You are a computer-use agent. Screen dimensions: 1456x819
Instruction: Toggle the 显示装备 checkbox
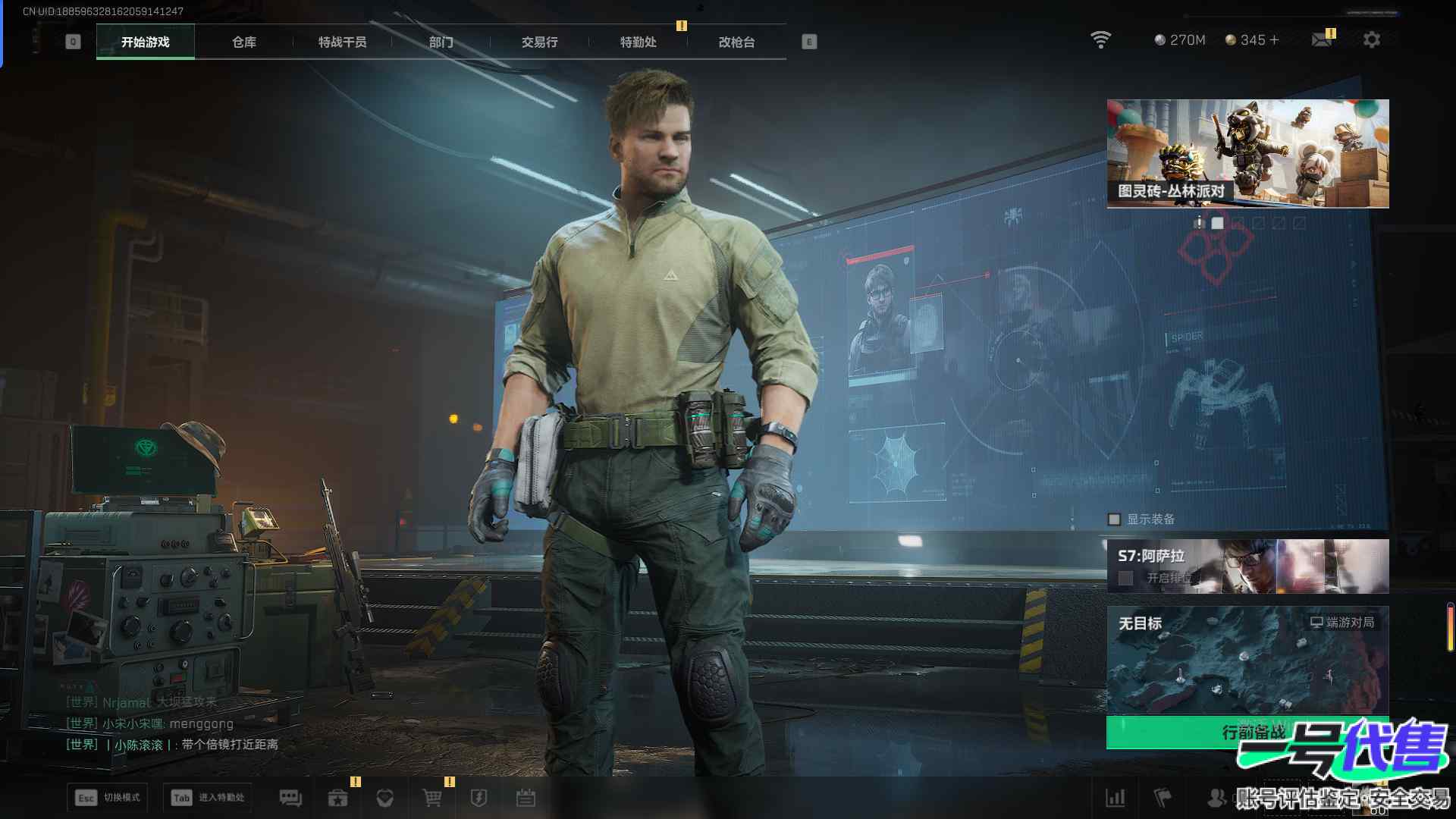click(x=1114, y=519)
